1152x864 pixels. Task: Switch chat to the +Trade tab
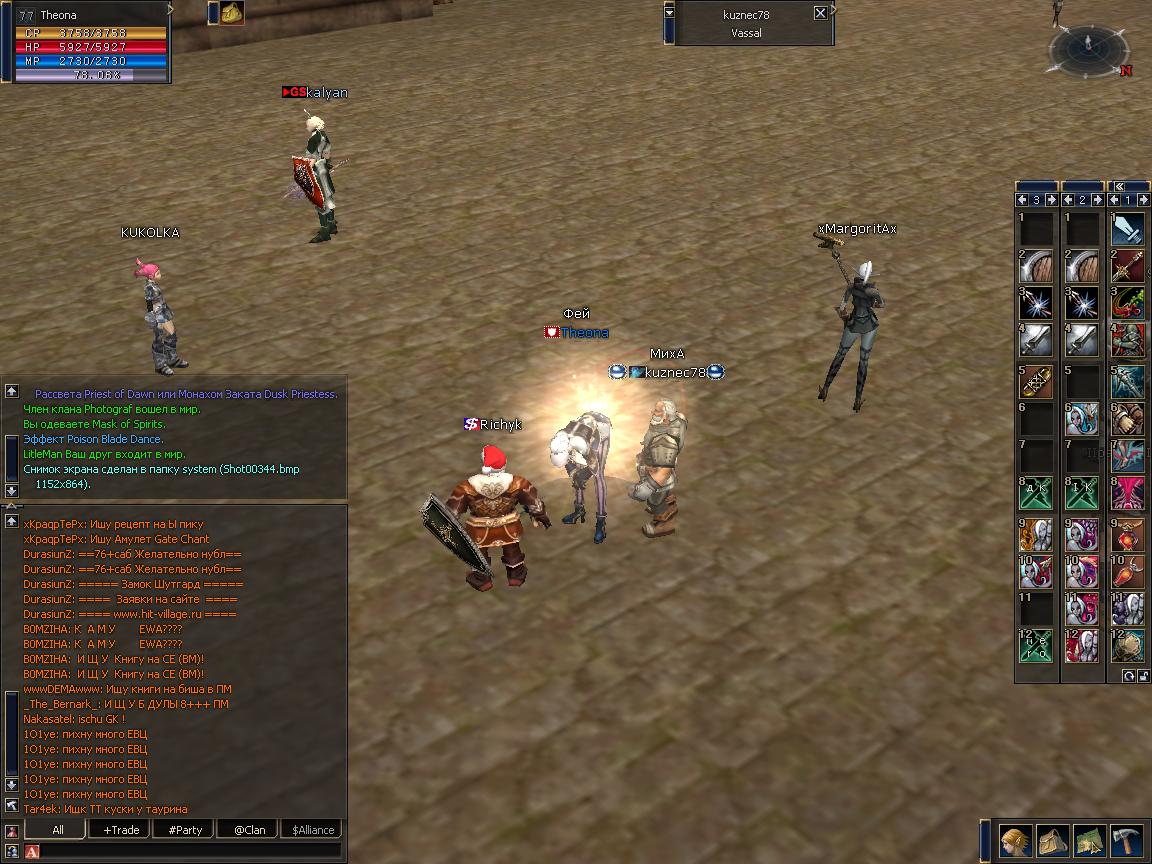[x=120, y=829]
